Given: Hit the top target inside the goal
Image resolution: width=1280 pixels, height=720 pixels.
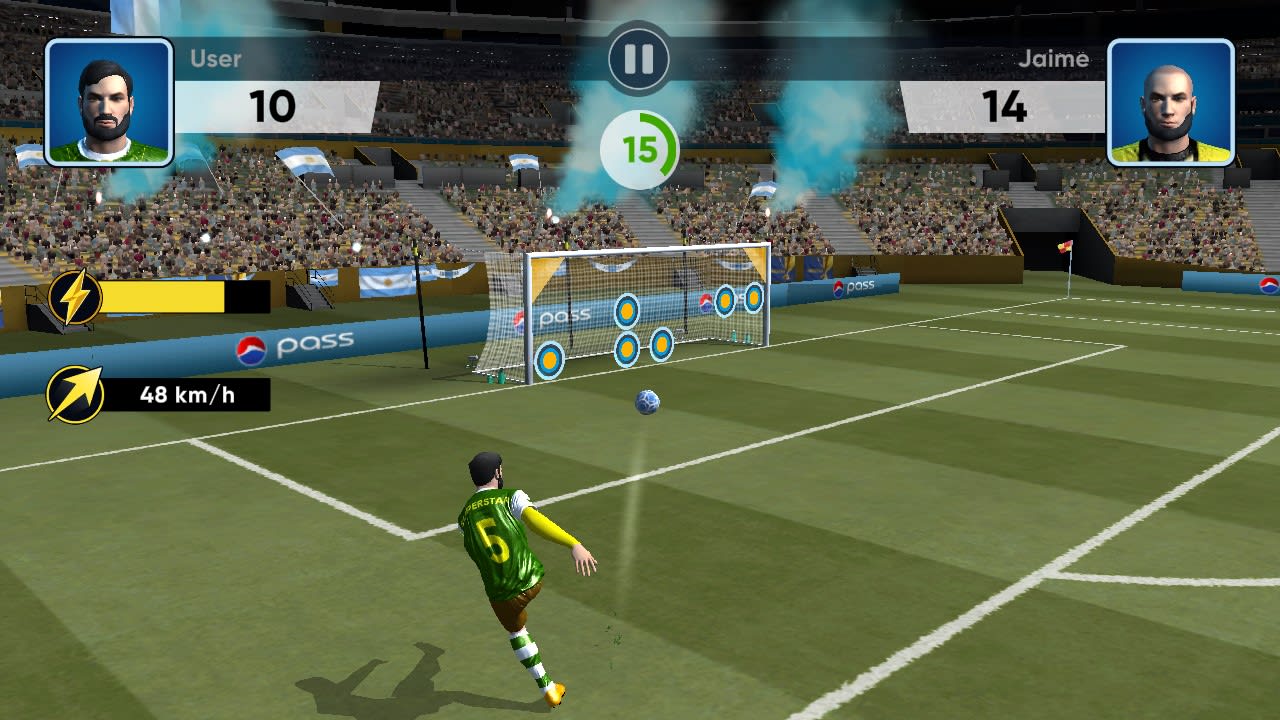Looking at the screenshot, I should [627, 311].
